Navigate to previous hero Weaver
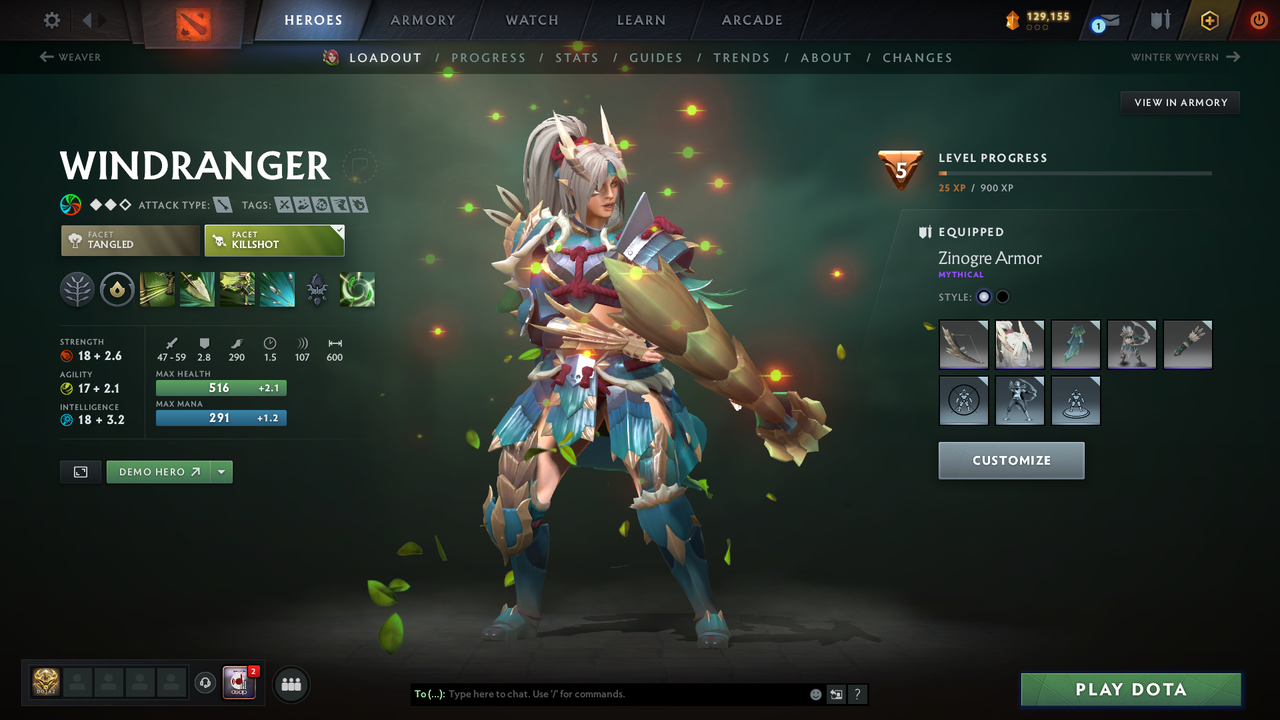This screenshot has height=720, width=1280. (x=70, y=57)
